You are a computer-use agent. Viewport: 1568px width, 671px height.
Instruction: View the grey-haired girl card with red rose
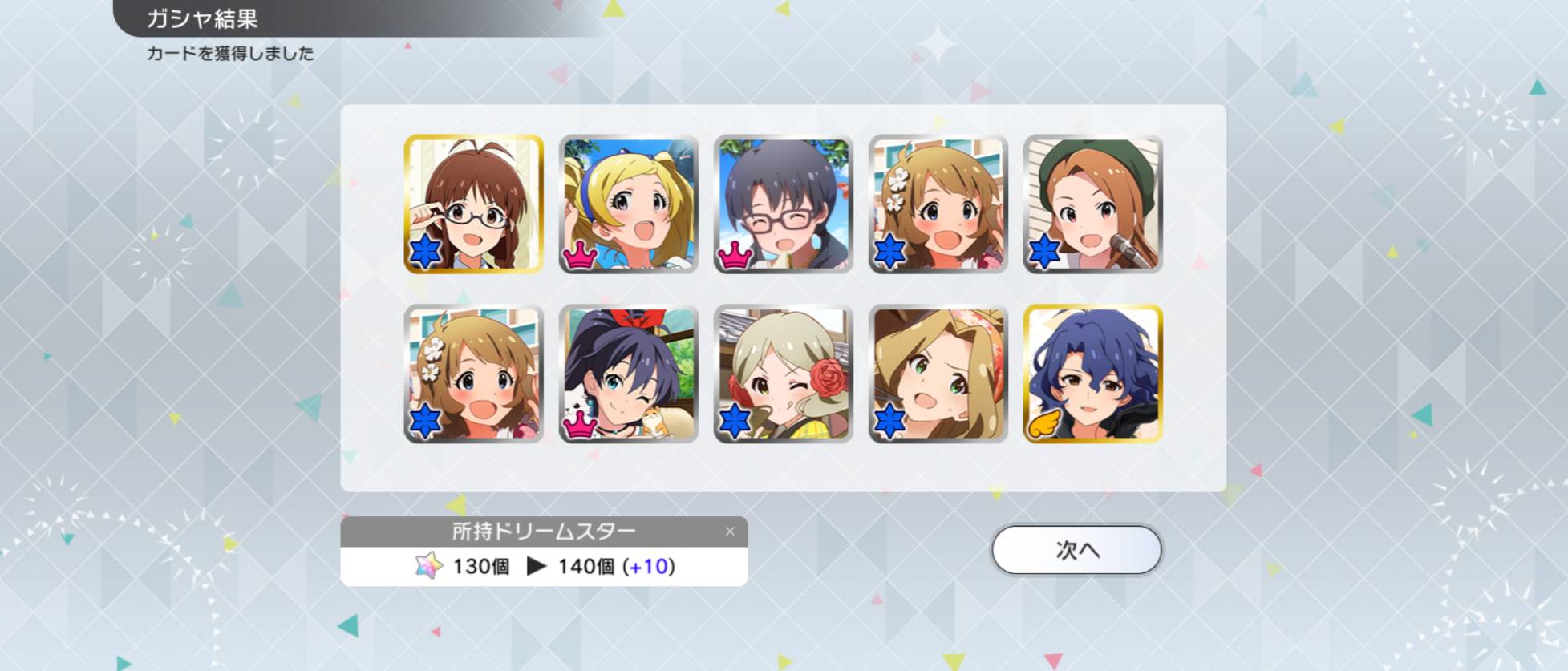[x=784, y=374]
